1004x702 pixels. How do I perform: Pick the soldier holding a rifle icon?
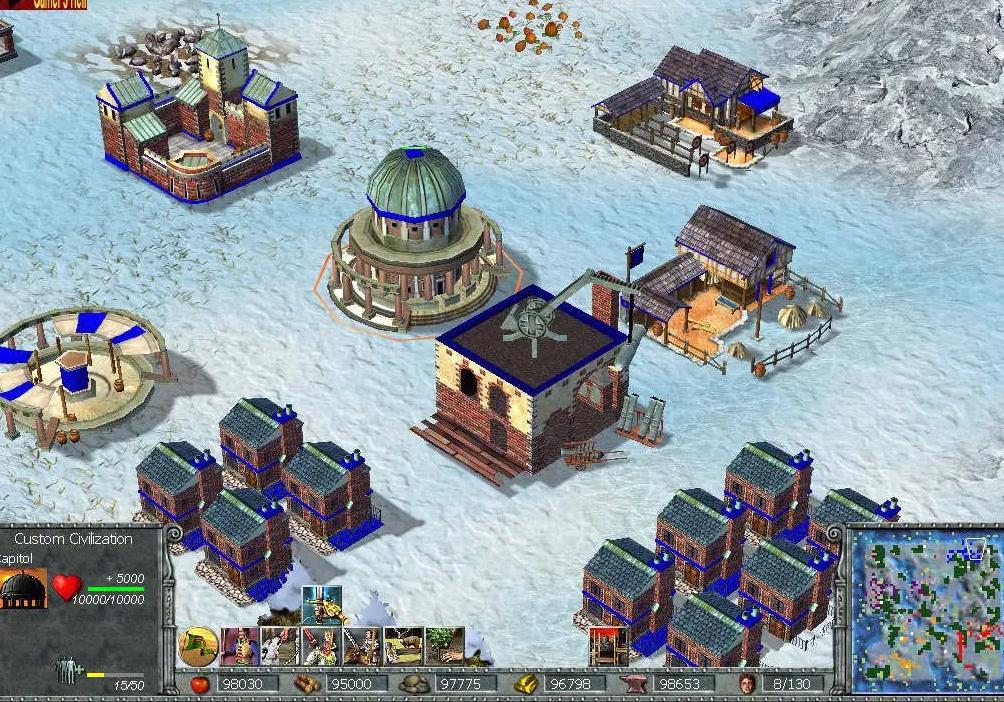pos(362,646)
